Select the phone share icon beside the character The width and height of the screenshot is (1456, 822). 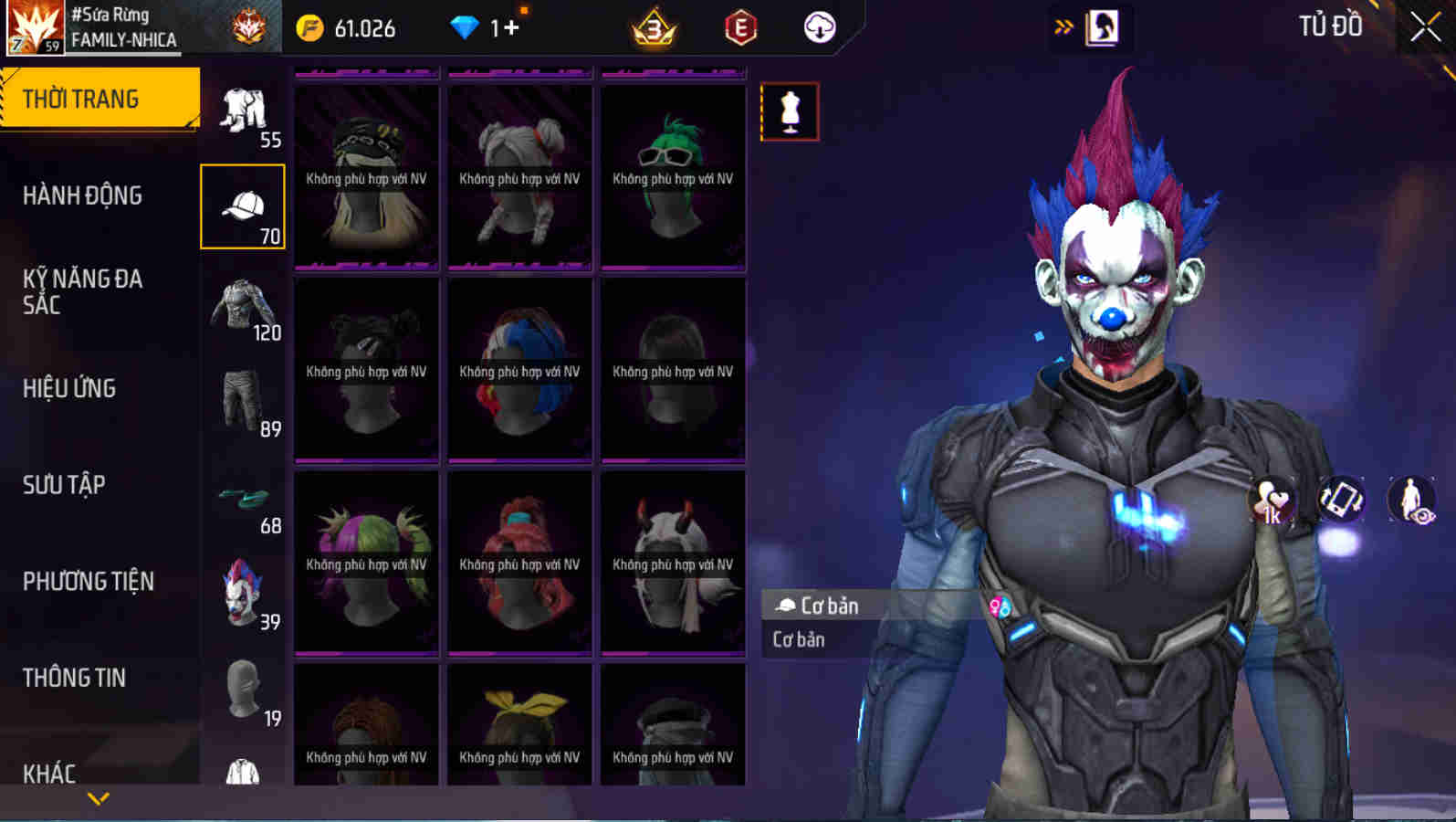(x=1340, y=501)
